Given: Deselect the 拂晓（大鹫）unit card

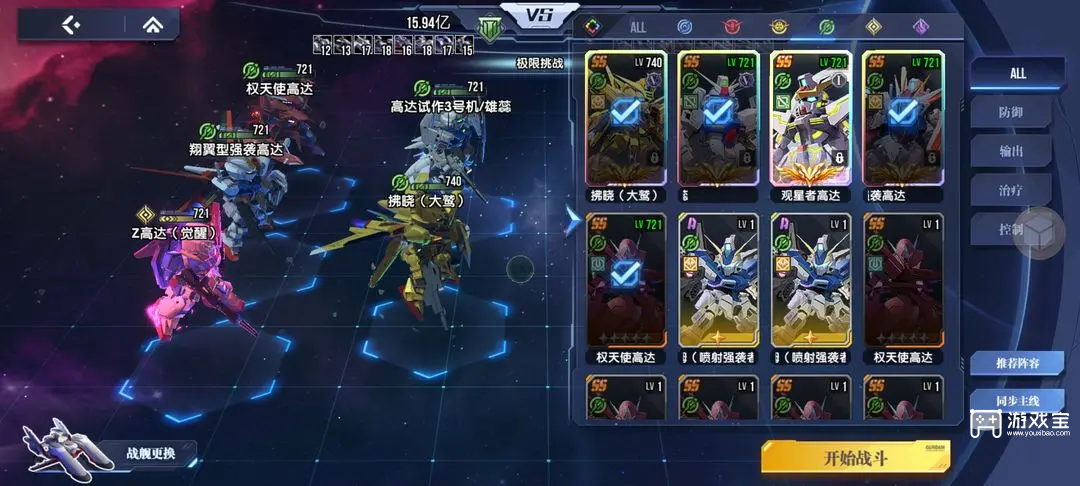Looking at the screenshot, I should (x=625, y=124).
